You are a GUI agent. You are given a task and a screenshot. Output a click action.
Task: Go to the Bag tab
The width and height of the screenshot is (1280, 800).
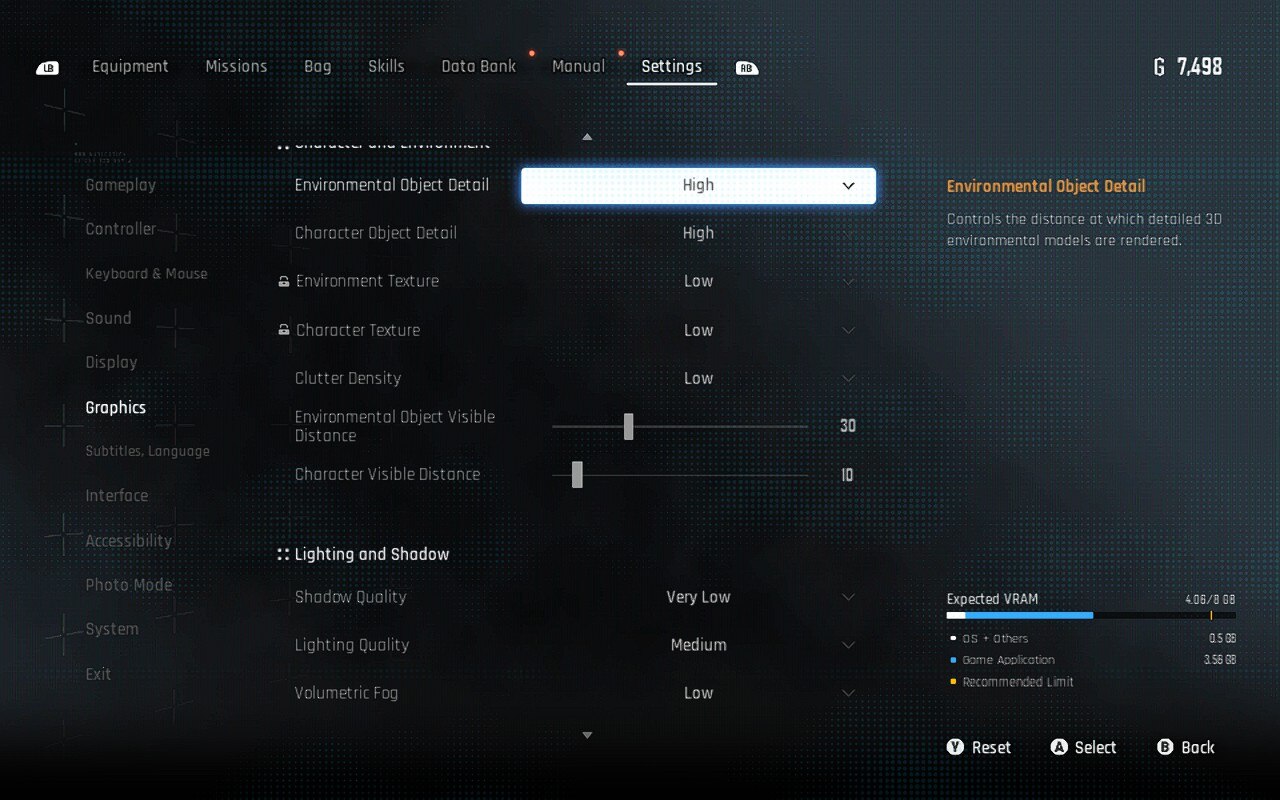pos(317,67)
